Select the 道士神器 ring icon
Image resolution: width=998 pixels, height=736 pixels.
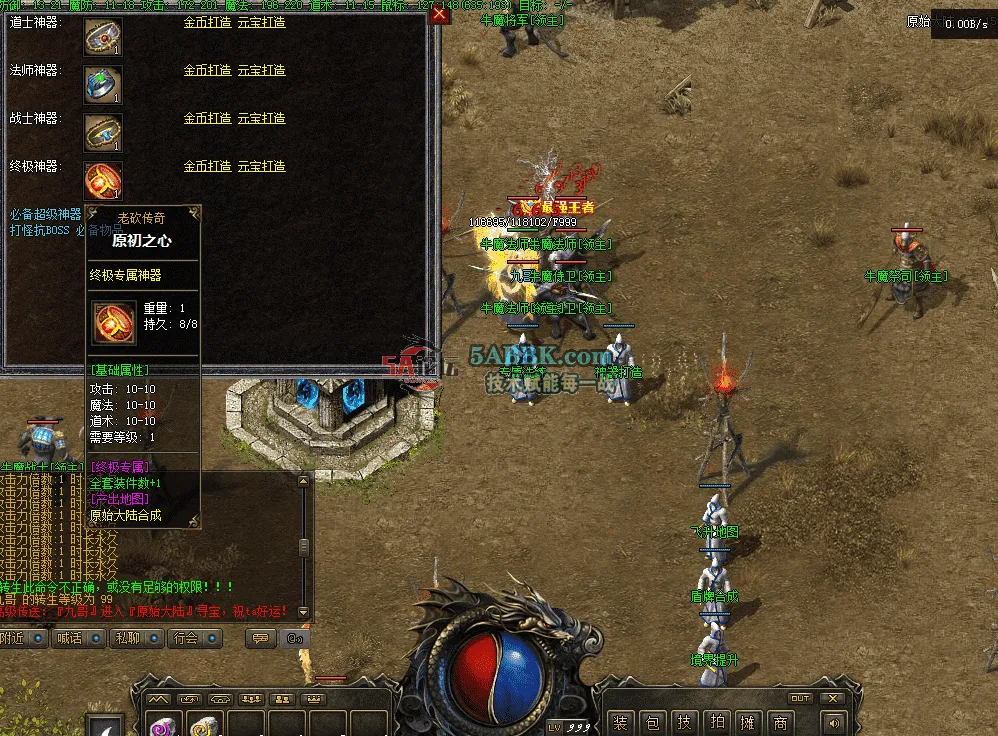(103, 37)
